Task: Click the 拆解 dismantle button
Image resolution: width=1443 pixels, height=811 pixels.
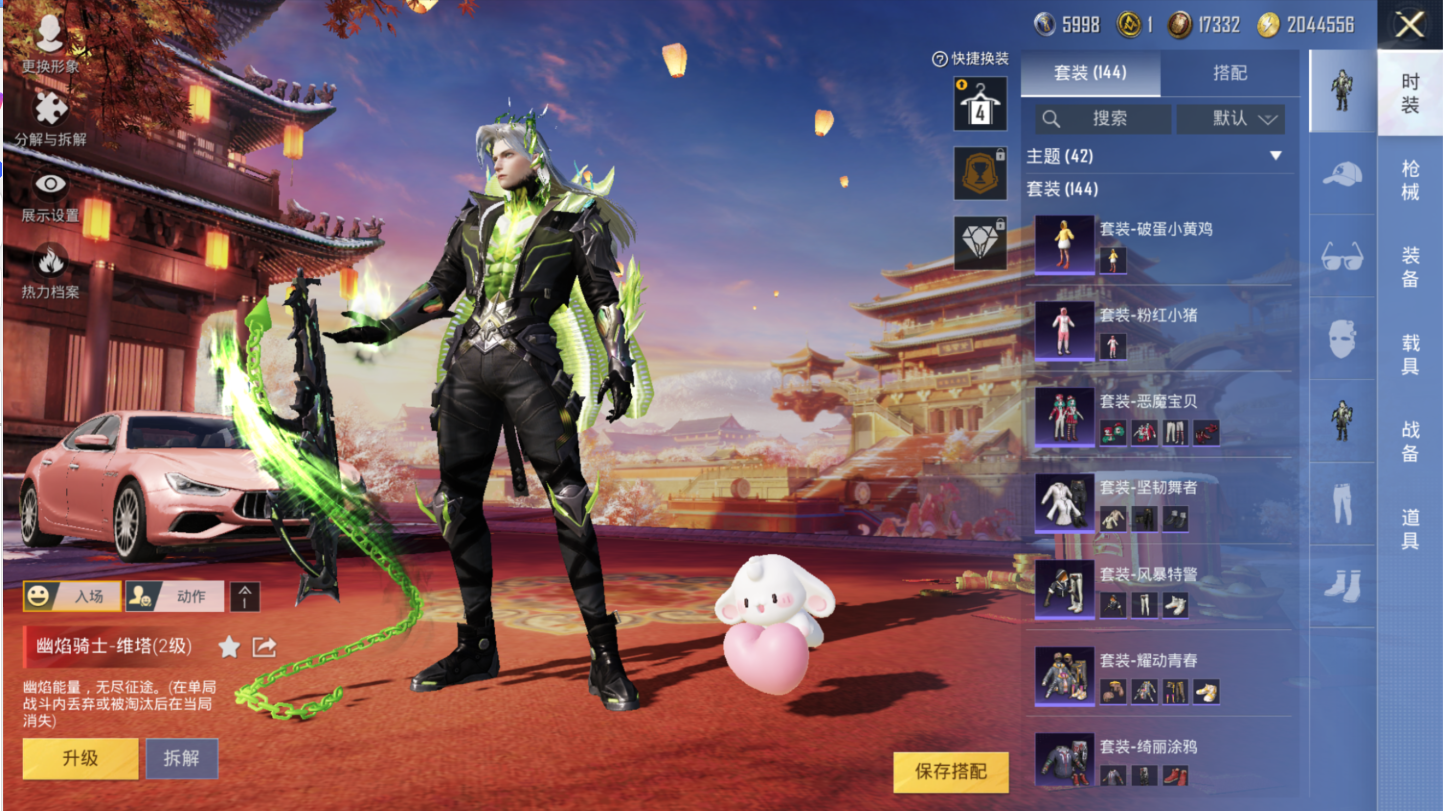Action: 182,758
